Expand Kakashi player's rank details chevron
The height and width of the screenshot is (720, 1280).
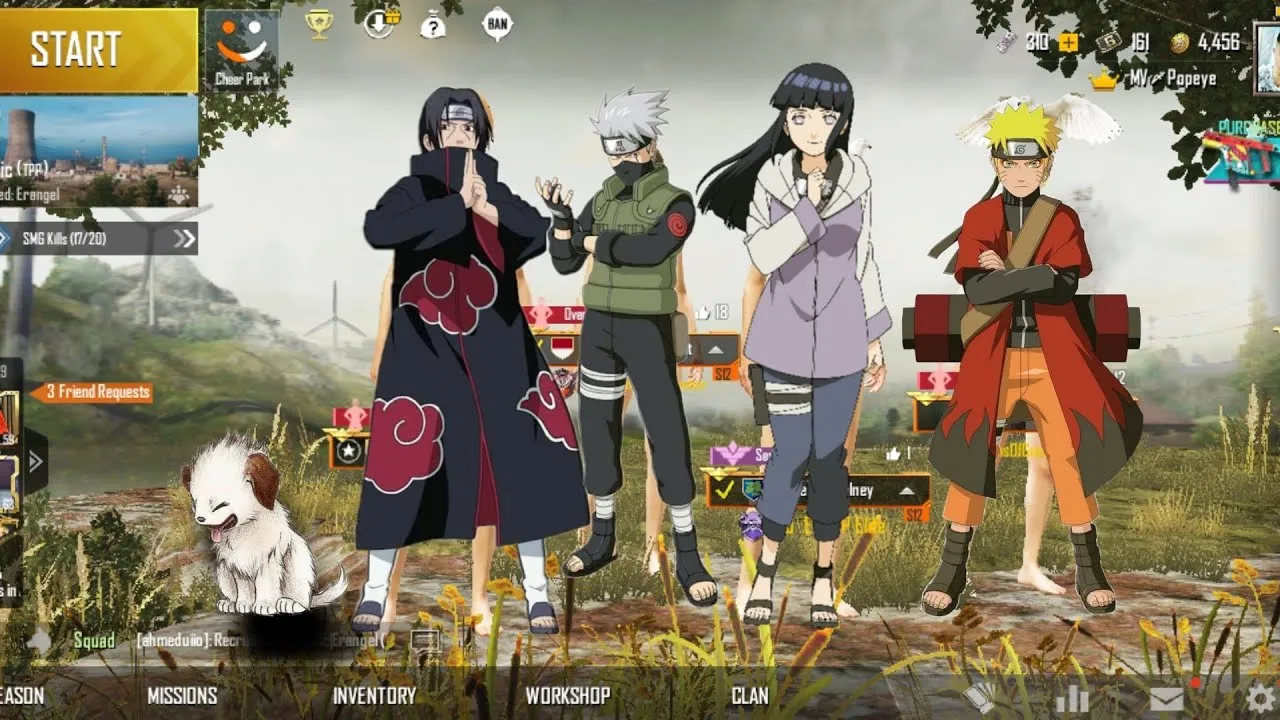point(716,349)
